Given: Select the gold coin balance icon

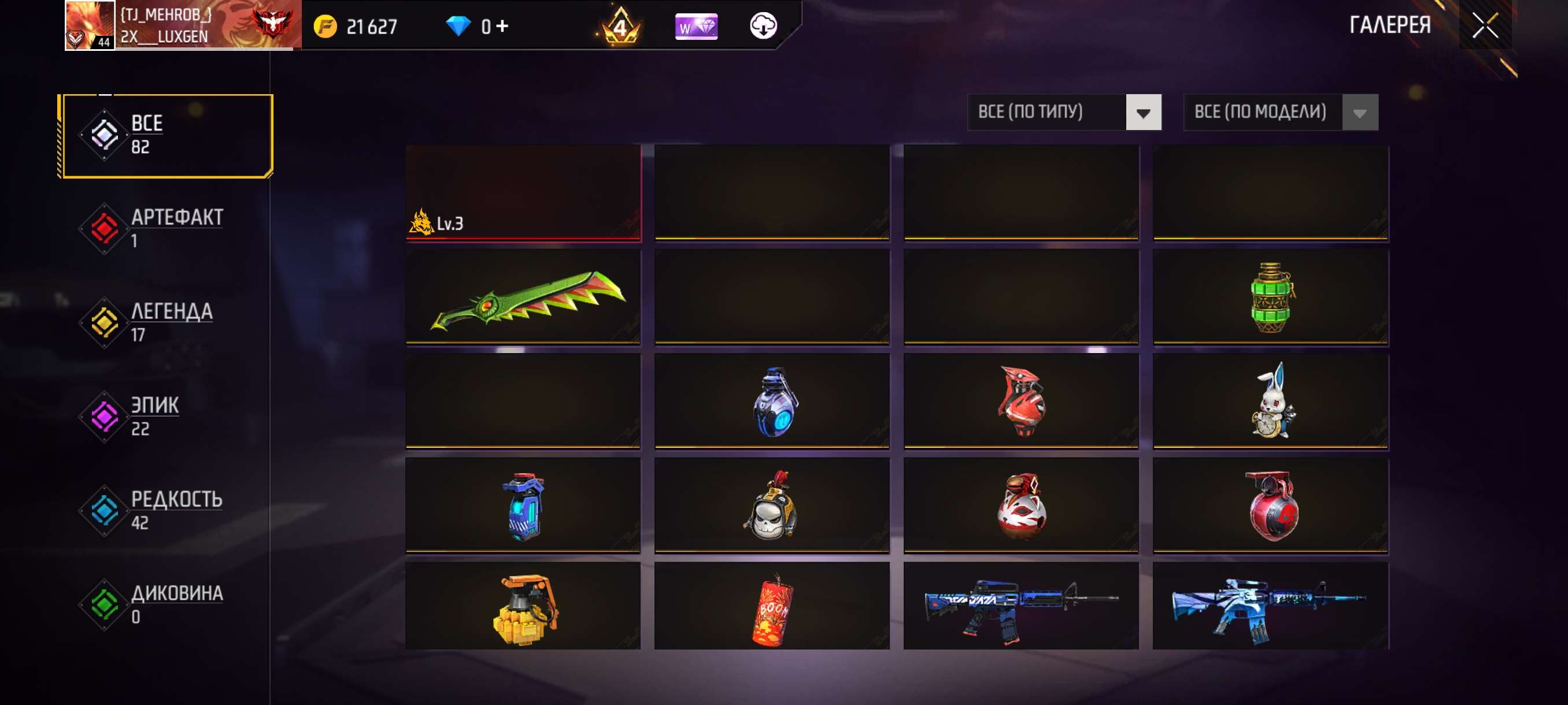Looking at the screenshot, I should [x=327, y=27].
